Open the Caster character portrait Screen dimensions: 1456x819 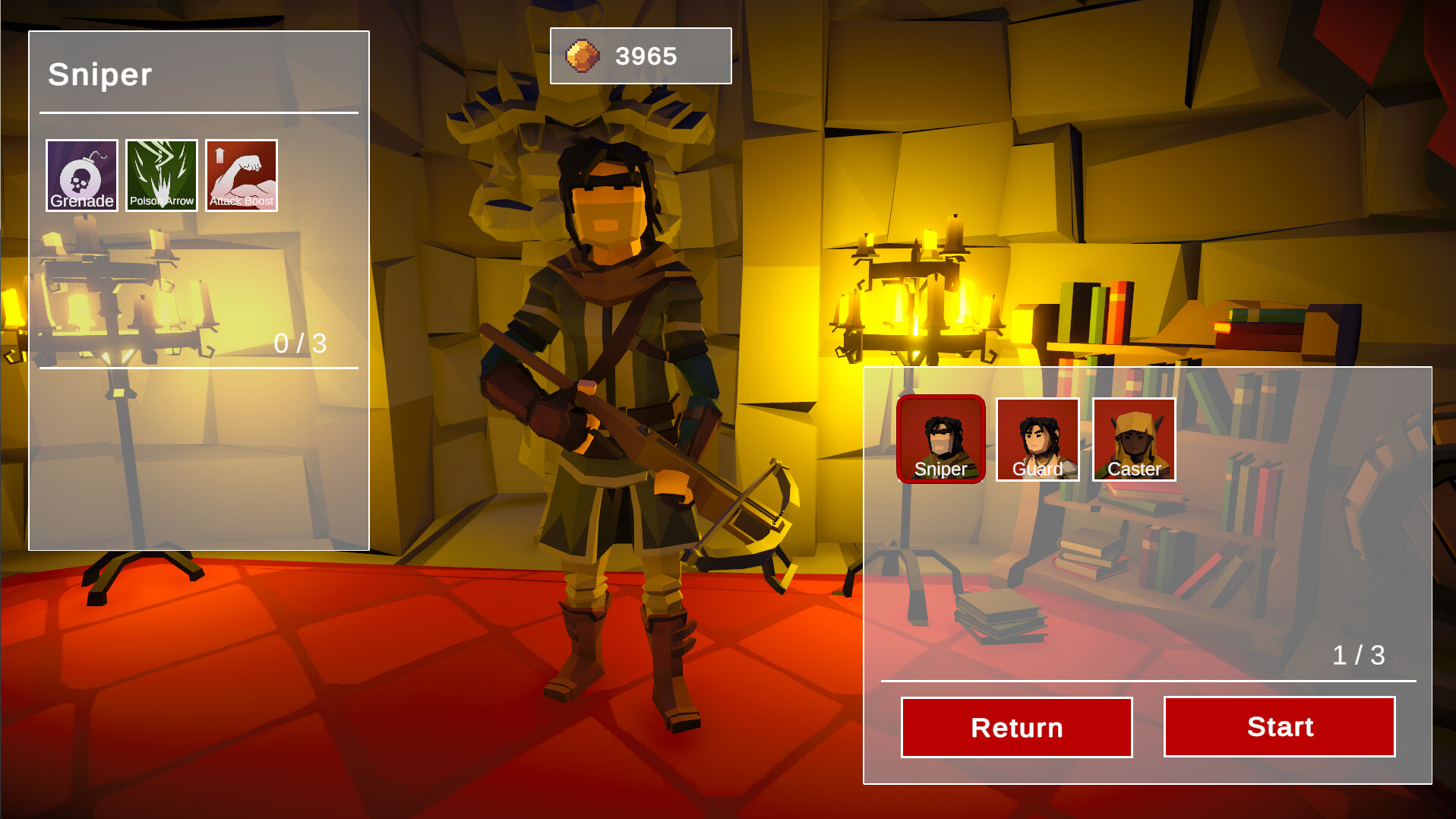(x=1133, y=439)
